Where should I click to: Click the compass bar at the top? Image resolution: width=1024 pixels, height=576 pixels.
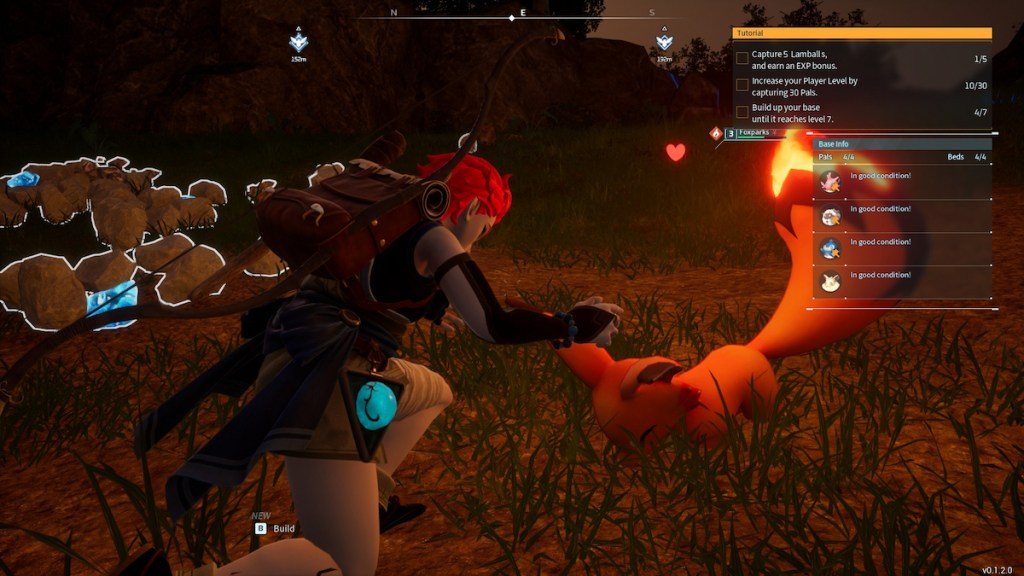pos(511,15)
